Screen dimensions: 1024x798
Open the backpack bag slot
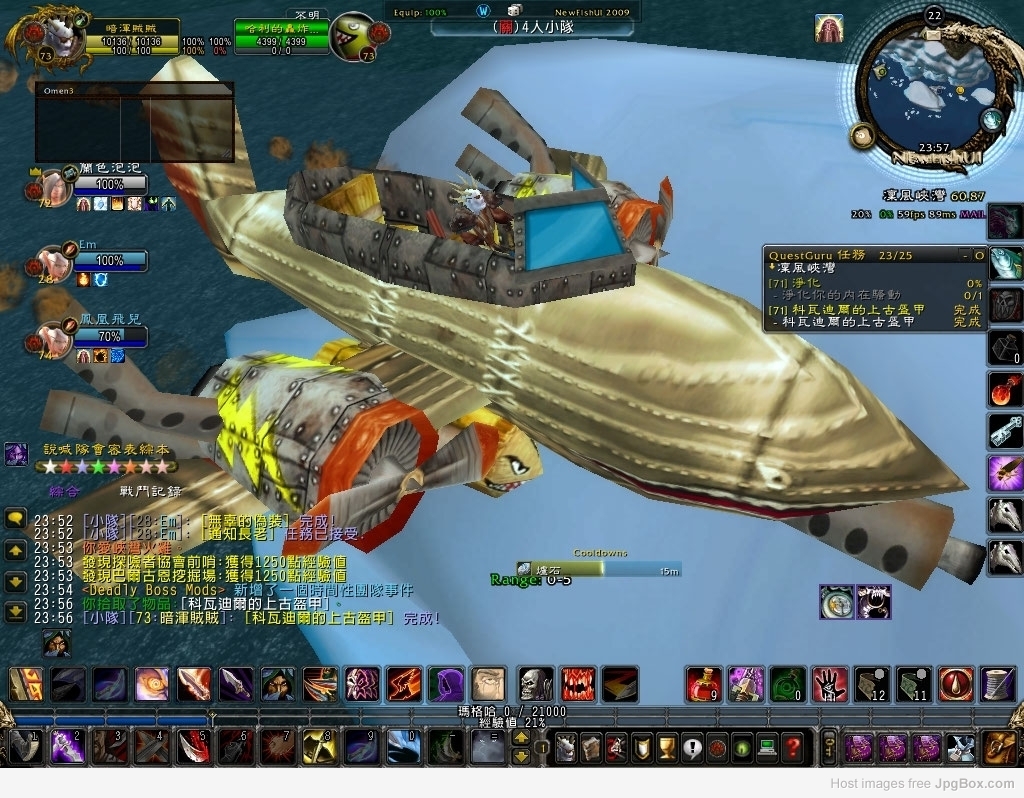pos(1000,746)
